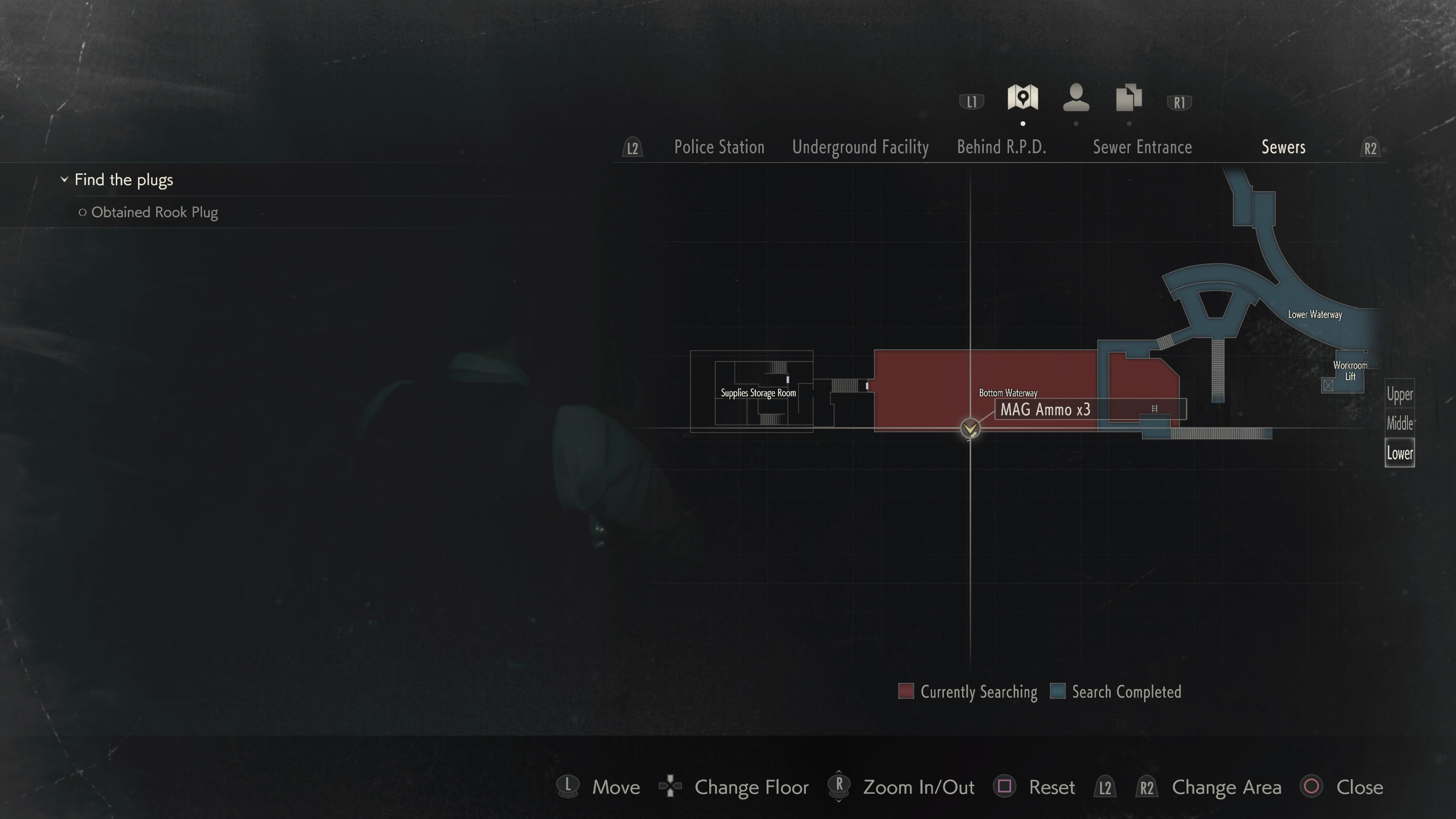
Task: Select the Upper floor option
Action: point(1400,394)
